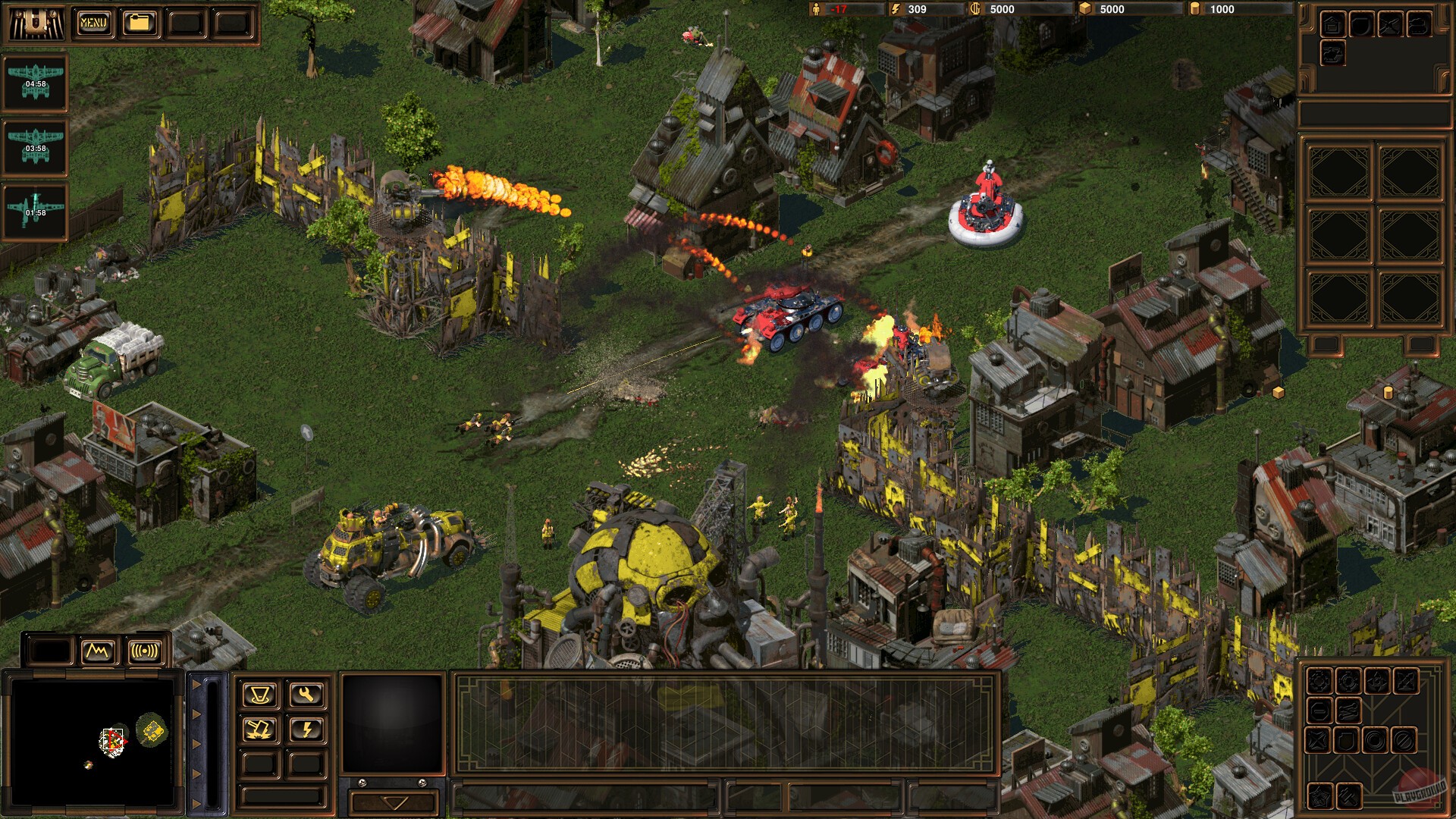Open the in-game MENU
The image size is (1456, 819).
pos(94,21)
